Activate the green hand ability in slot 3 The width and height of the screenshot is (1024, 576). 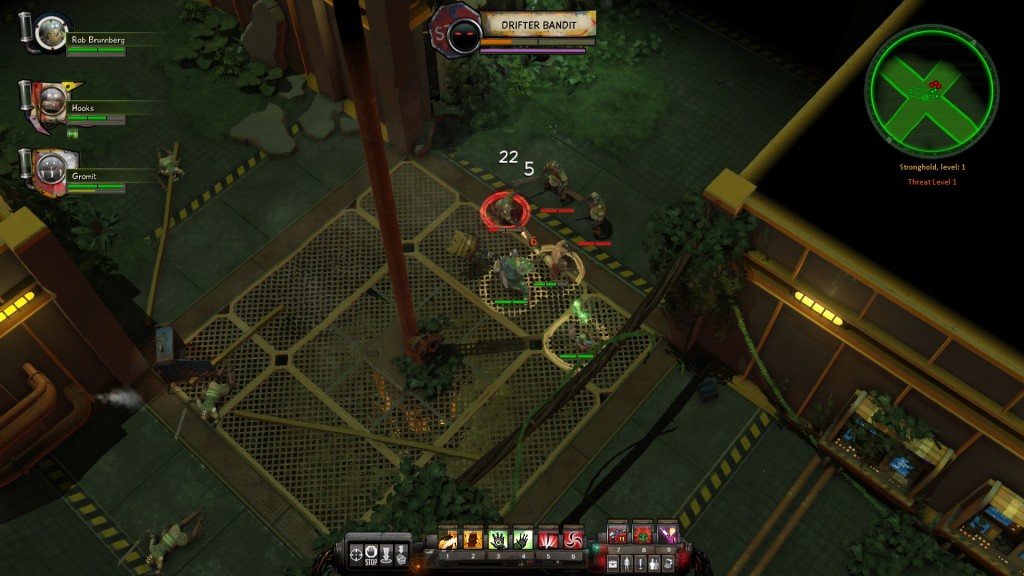(498, 539)
